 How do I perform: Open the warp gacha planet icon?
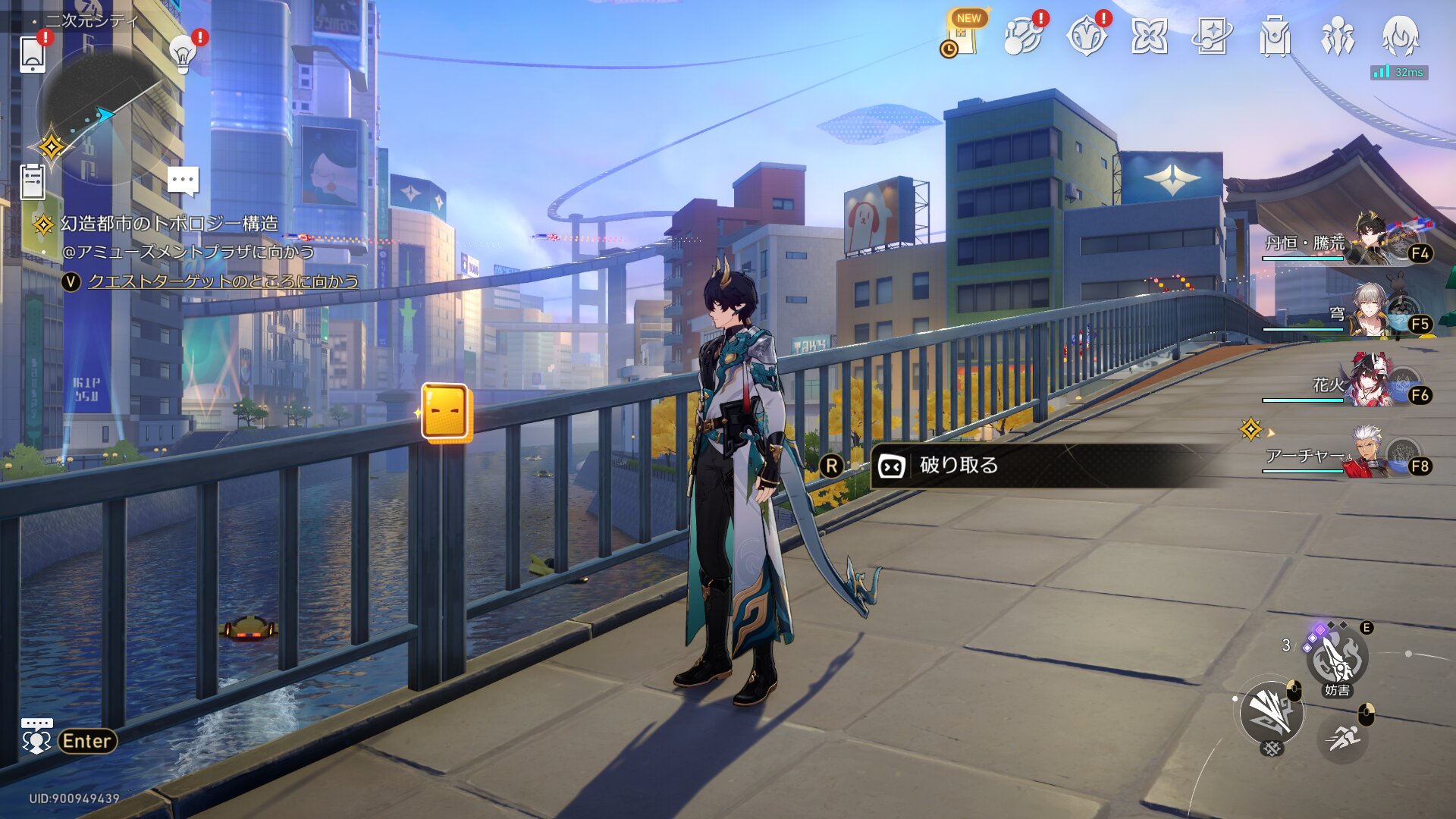point(1022,36)
